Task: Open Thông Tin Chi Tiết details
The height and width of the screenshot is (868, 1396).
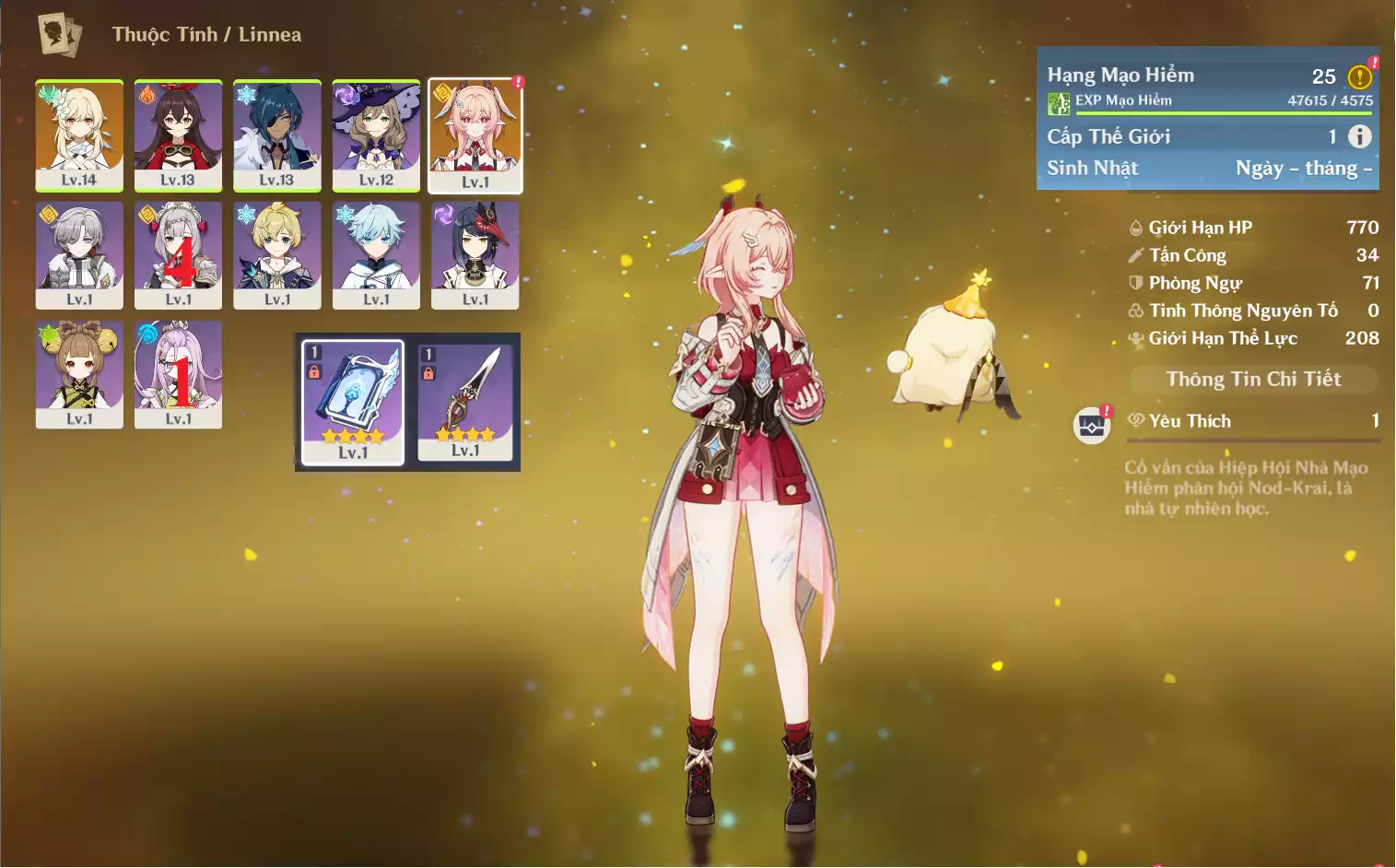Action: pyautogui.click(x=1253, y=379)
